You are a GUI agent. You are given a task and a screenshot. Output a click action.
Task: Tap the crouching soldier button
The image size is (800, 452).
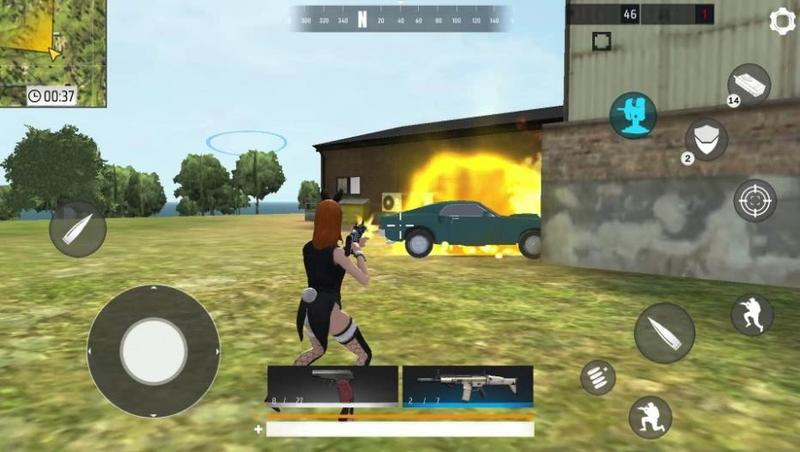(x=650, y=416)
